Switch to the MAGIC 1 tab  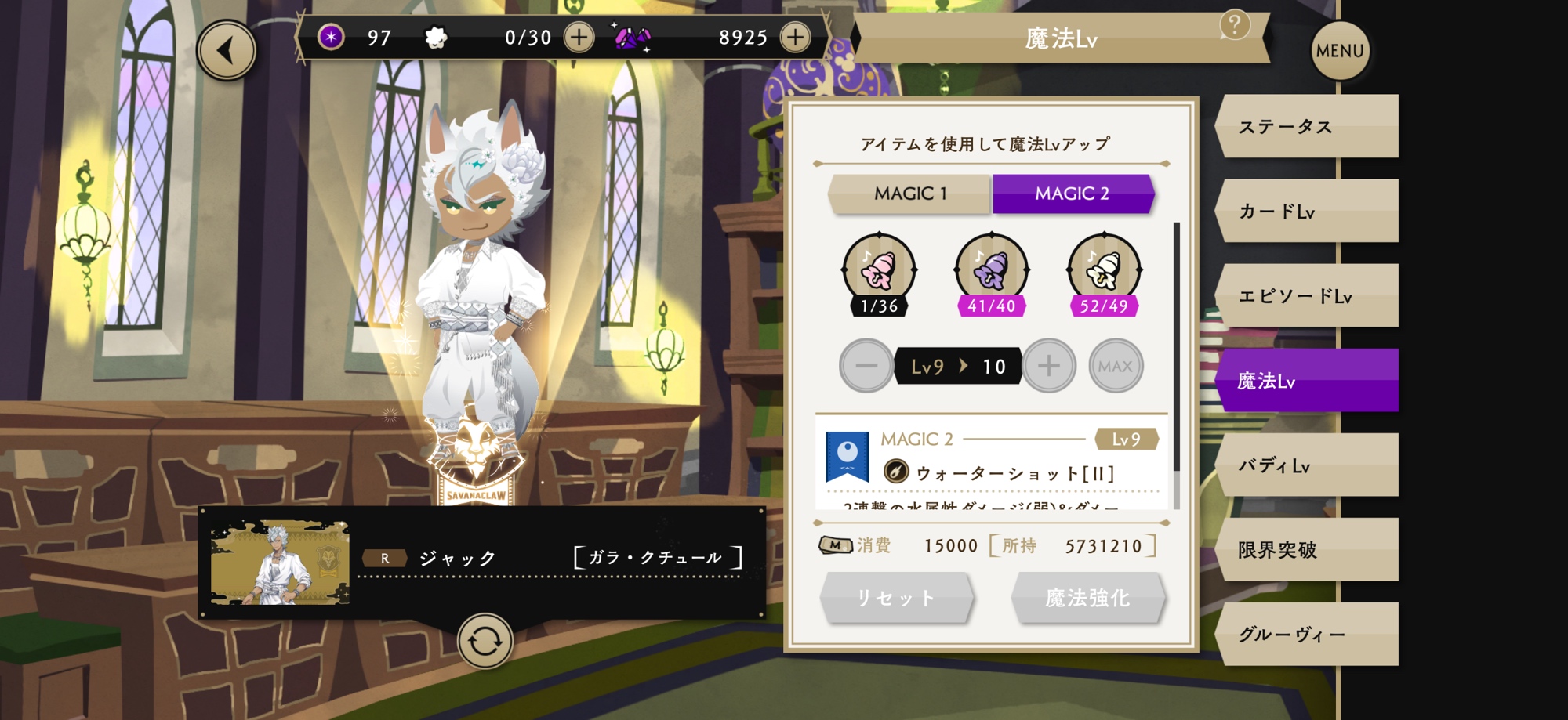[x=910, y=194]
